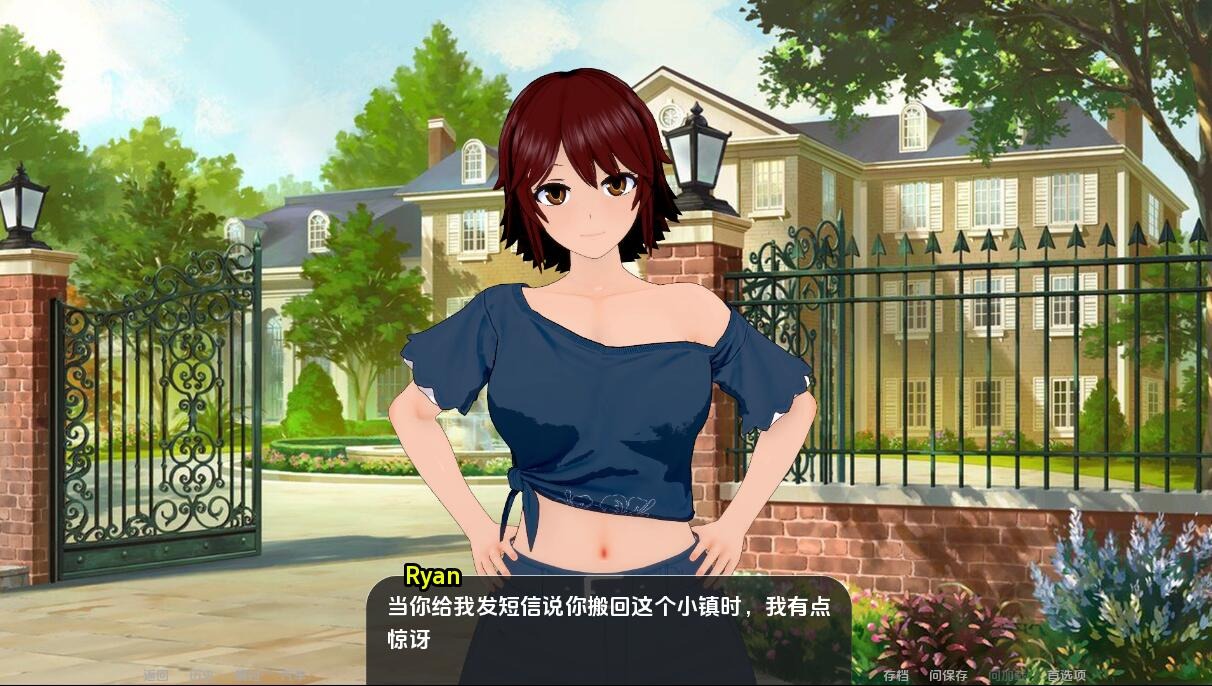Open the 首选项 preferences menu
The width and height of the screenshot is (1212, 686).
tap(1066, 675)
